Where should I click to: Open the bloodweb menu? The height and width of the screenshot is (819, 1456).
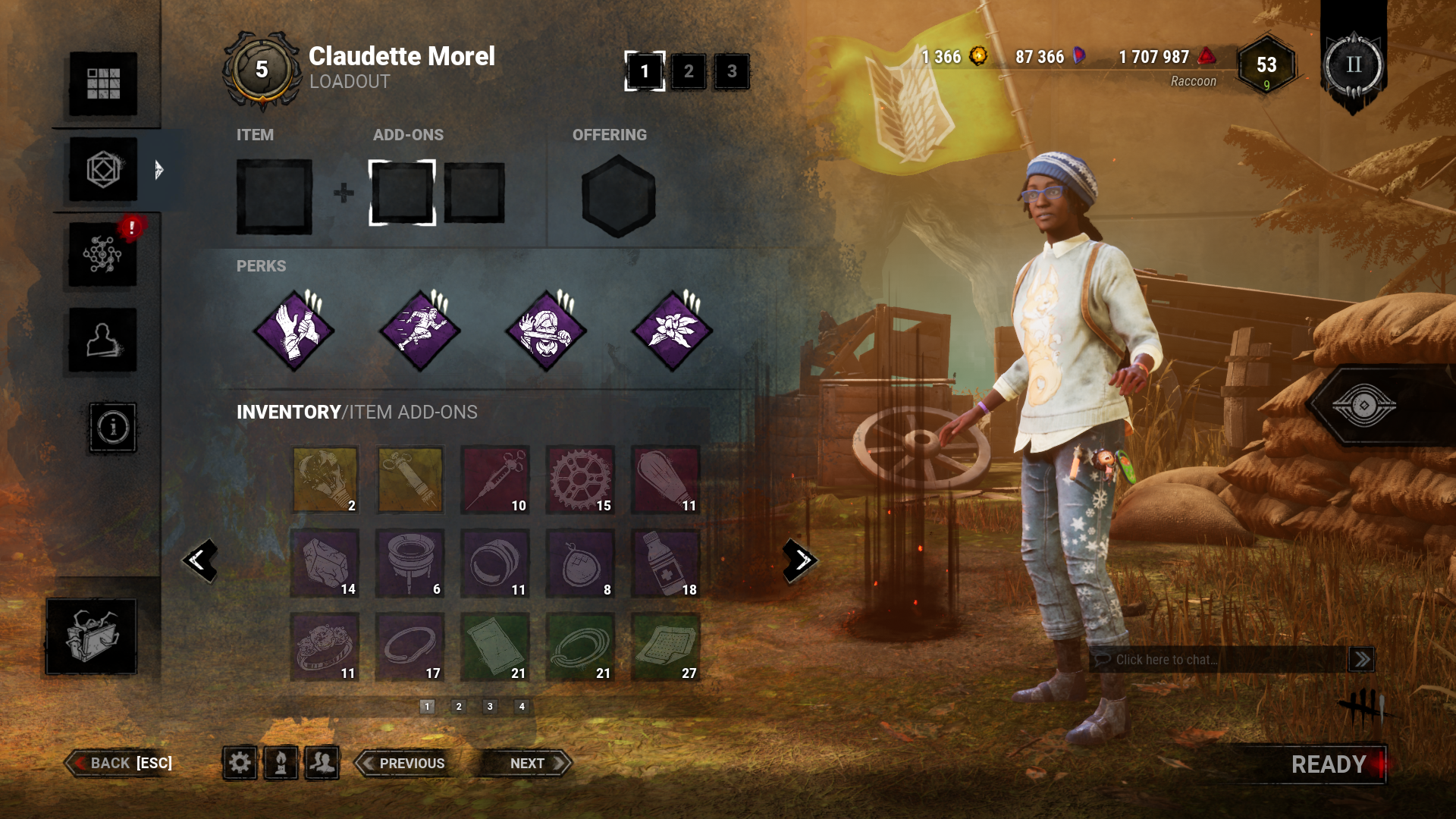click(103, 255)
